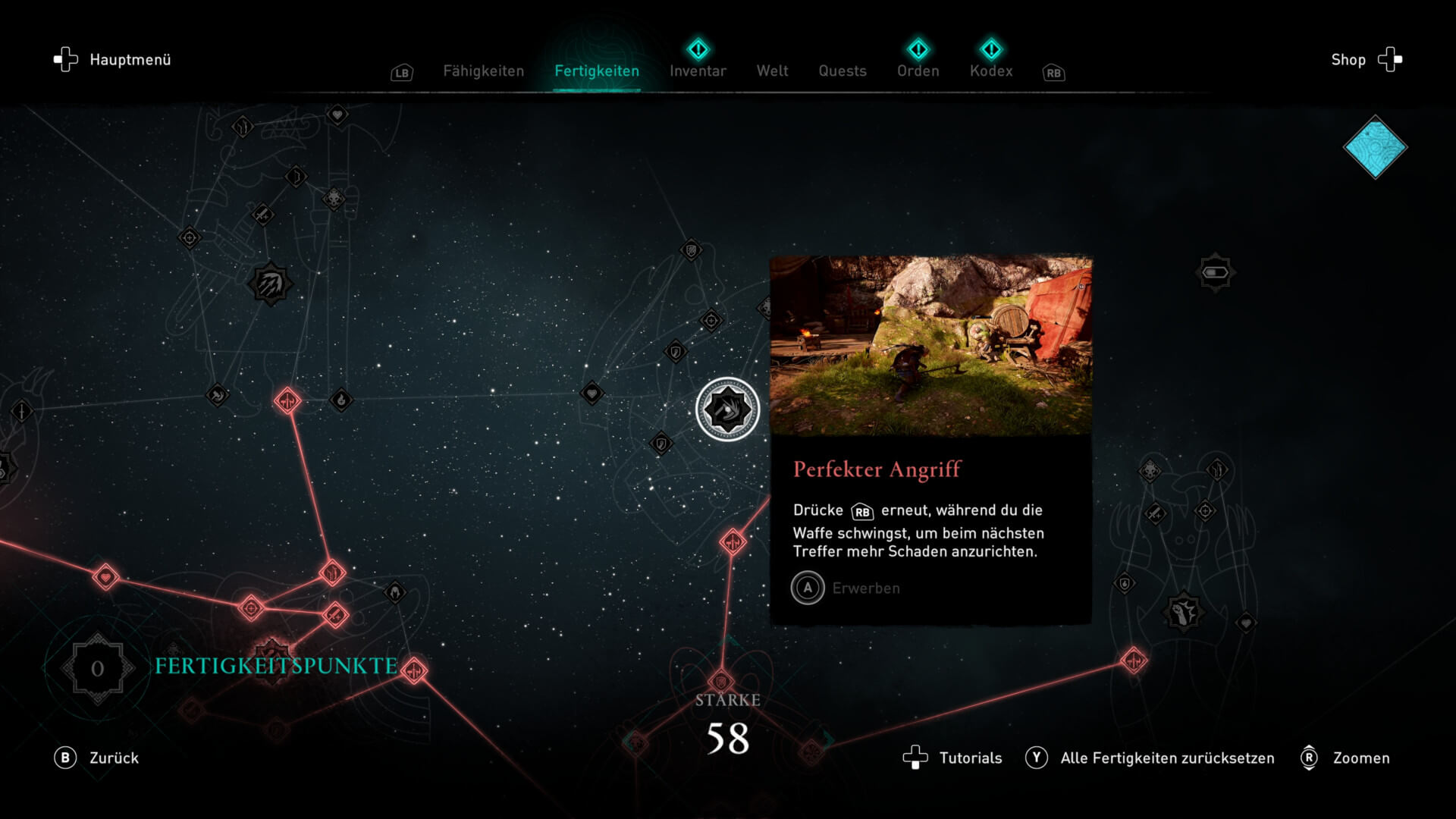1456x819 pixels.
Task: Open the Hauptmenü
Action: (113, 60)
